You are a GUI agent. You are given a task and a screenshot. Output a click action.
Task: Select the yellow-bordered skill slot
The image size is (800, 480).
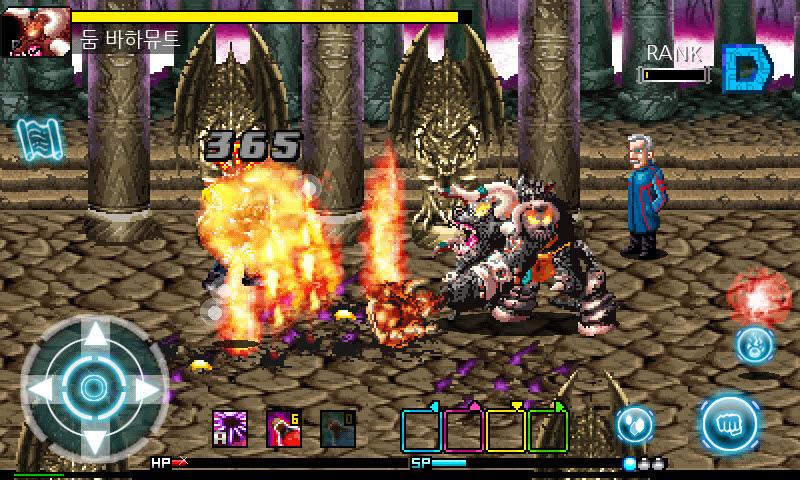505,430
